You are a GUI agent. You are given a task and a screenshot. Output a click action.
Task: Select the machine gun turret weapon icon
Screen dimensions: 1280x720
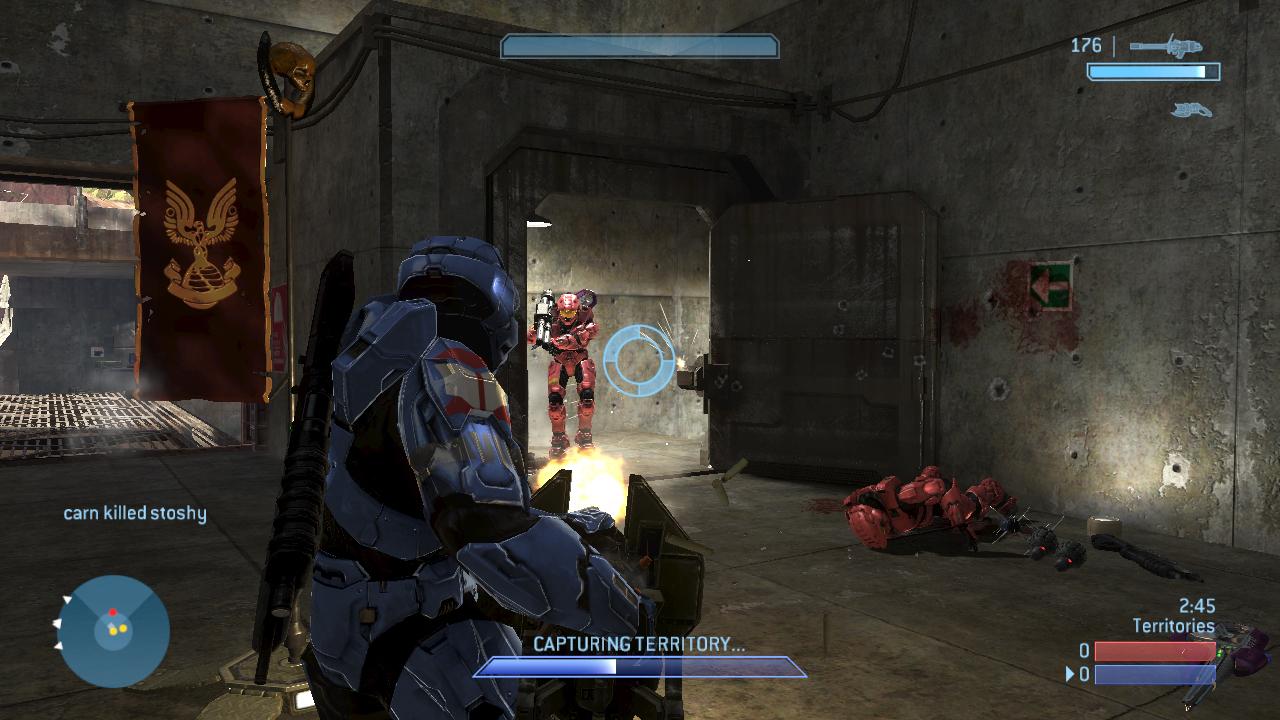tap(1166, 46)
